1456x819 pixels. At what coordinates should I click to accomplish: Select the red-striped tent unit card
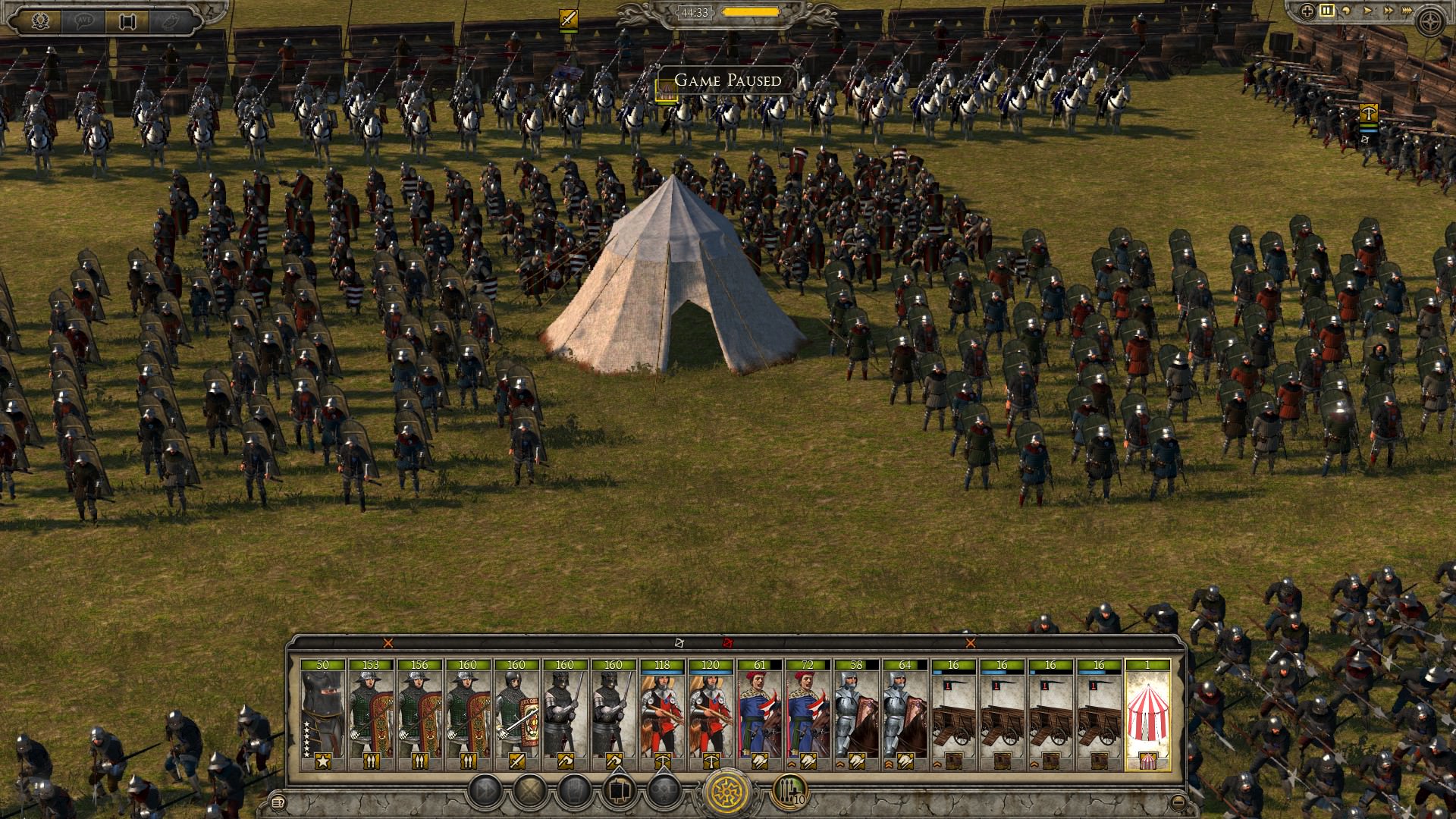pyautogui.click(x=1147, y=714)
